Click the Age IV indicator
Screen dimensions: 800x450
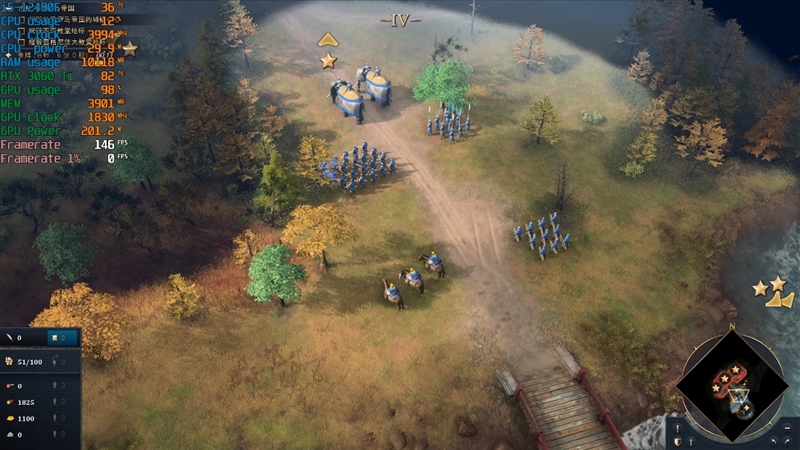(x=400, y=19)
